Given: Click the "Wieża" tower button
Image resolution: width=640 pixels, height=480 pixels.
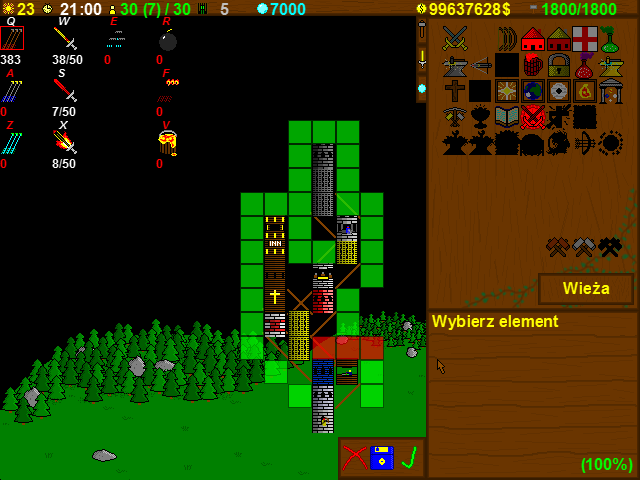Looking at the screenshot, I should pos(586,289).
